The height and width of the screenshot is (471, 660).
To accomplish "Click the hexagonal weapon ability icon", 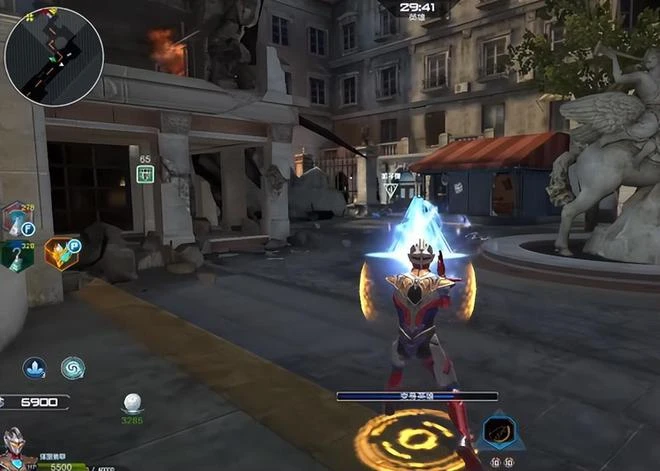I will tap(499, 432).
